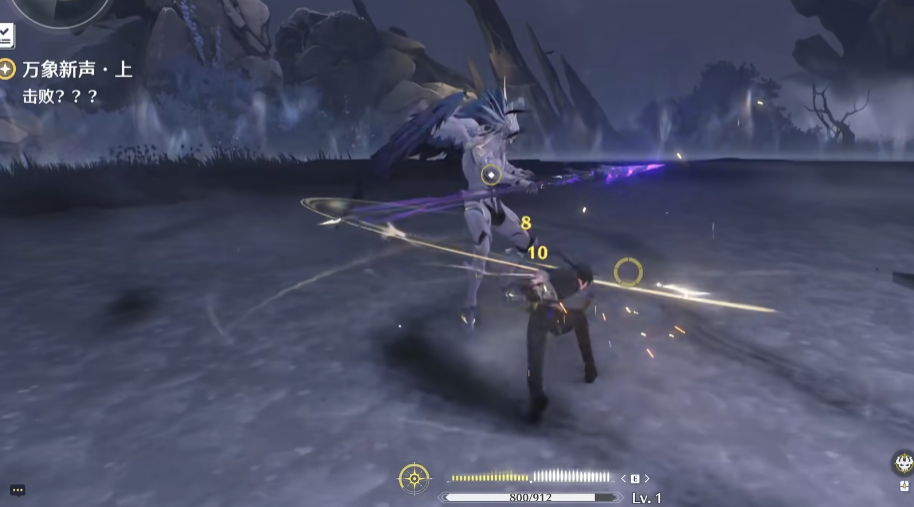Activate the skill icon at the right edge
Screen dimensions: 914x507
[x=903, y=462]
